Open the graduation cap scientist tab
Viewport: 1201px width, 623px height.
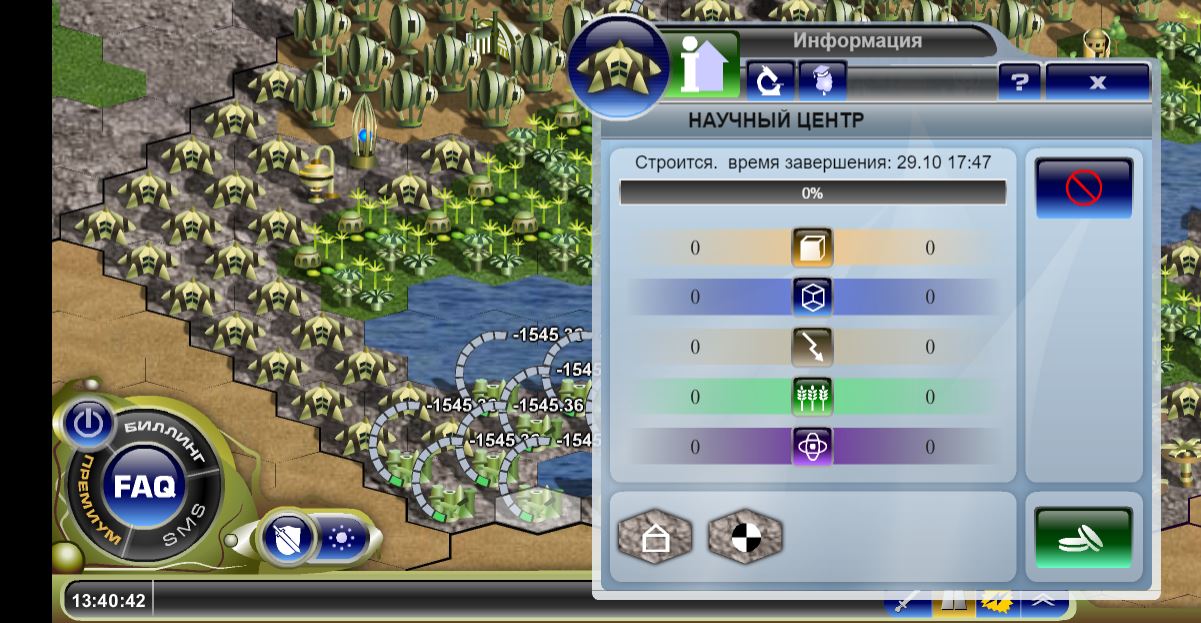[823, 82]
